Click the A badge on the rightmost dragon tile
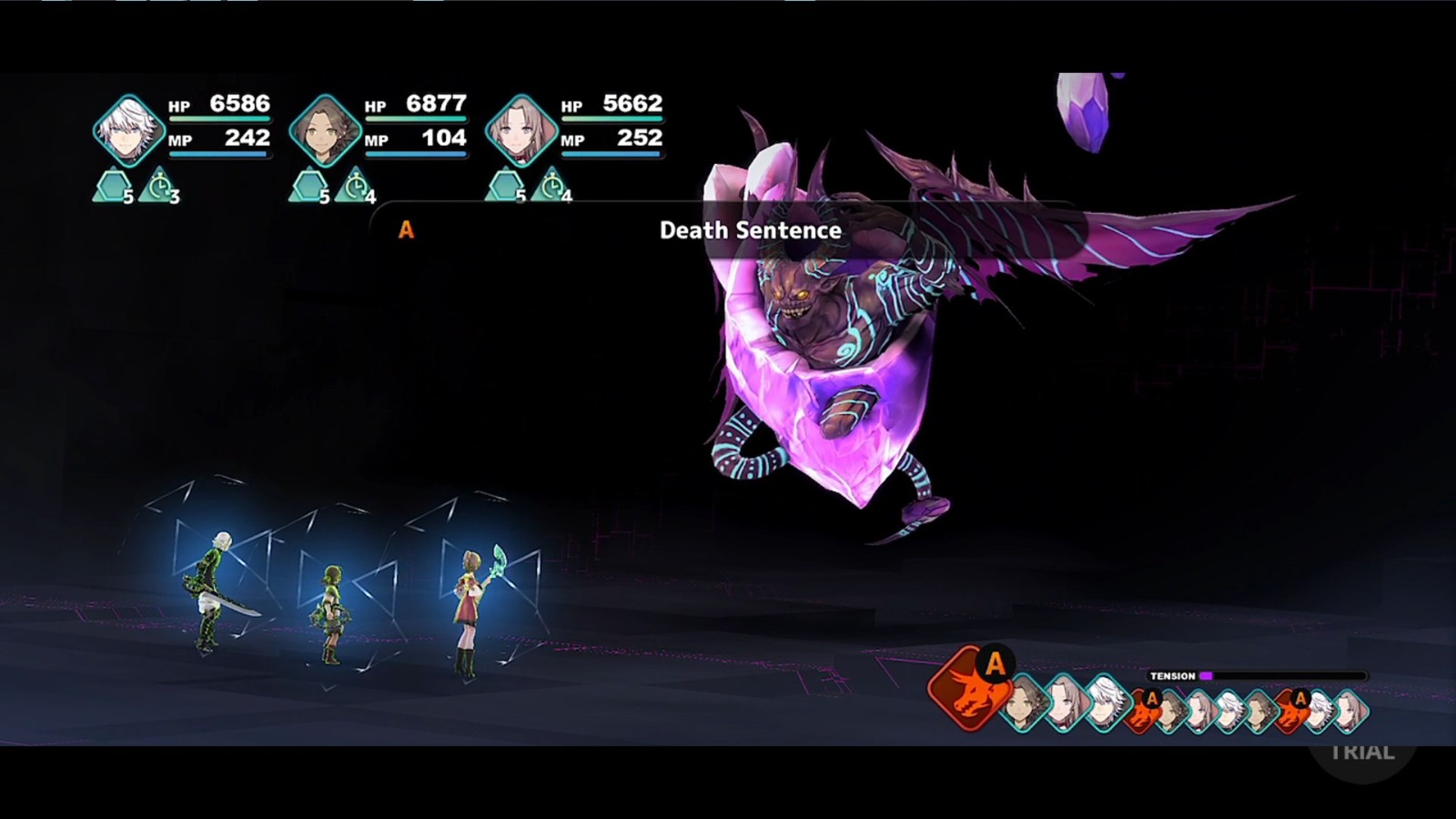Image resolution: width=1456 pixels, height=819 pixels. click(x=1299, y=697)
